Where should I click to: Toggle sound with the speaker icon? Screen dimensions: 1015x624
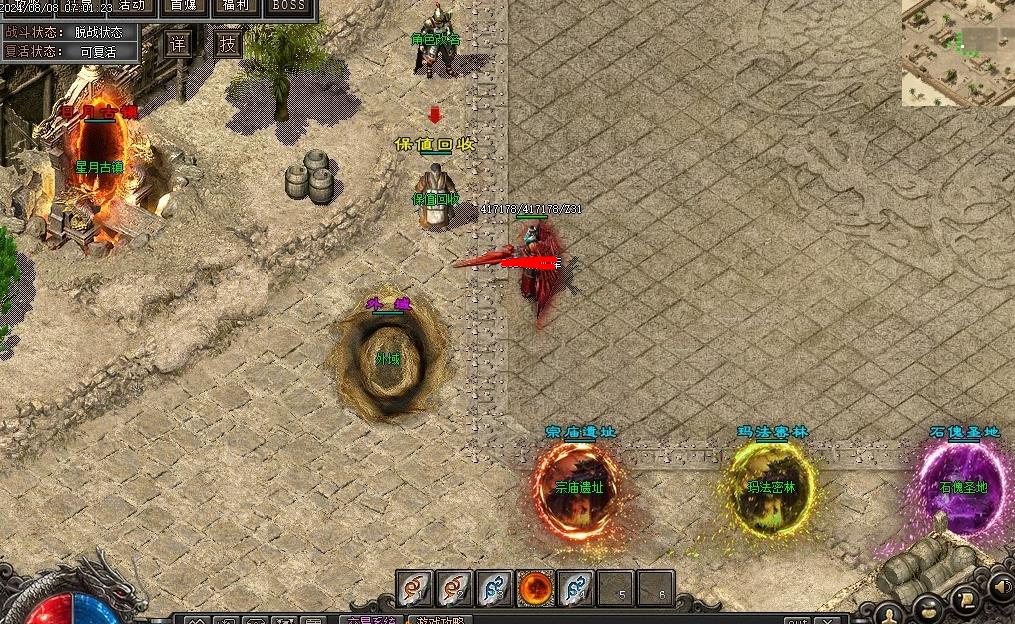point(1000,585)
